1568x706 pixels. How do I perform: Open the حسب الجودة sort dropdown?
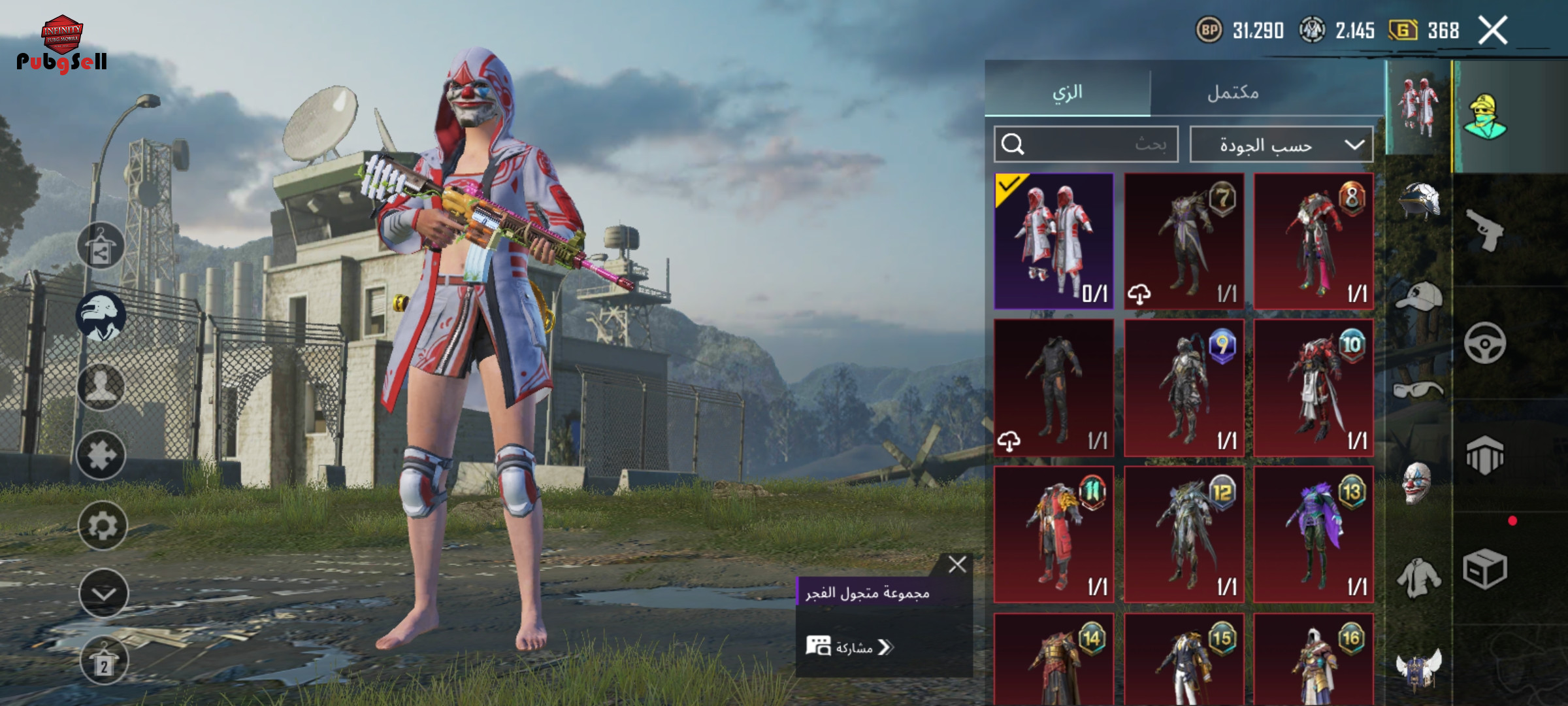point(1281,144)
